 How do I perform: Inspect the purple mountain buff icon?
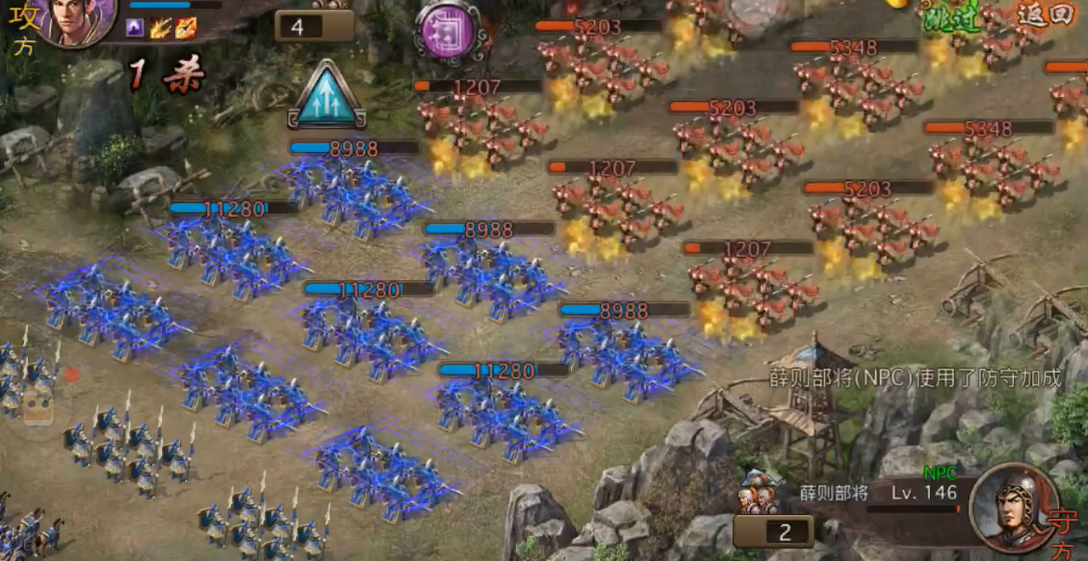click(135, 28)
